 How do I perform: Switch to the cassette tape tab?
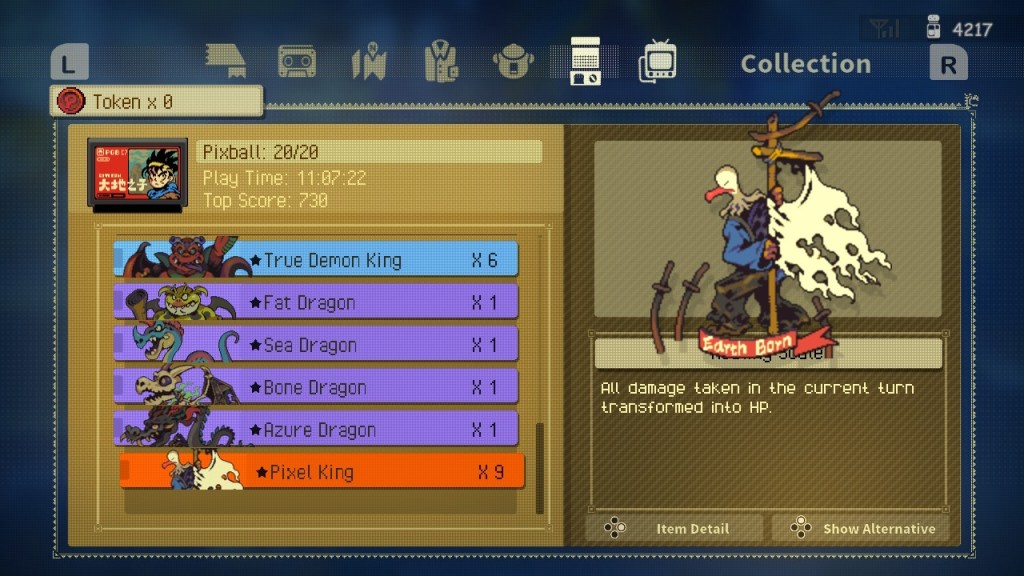click(297, 62)
